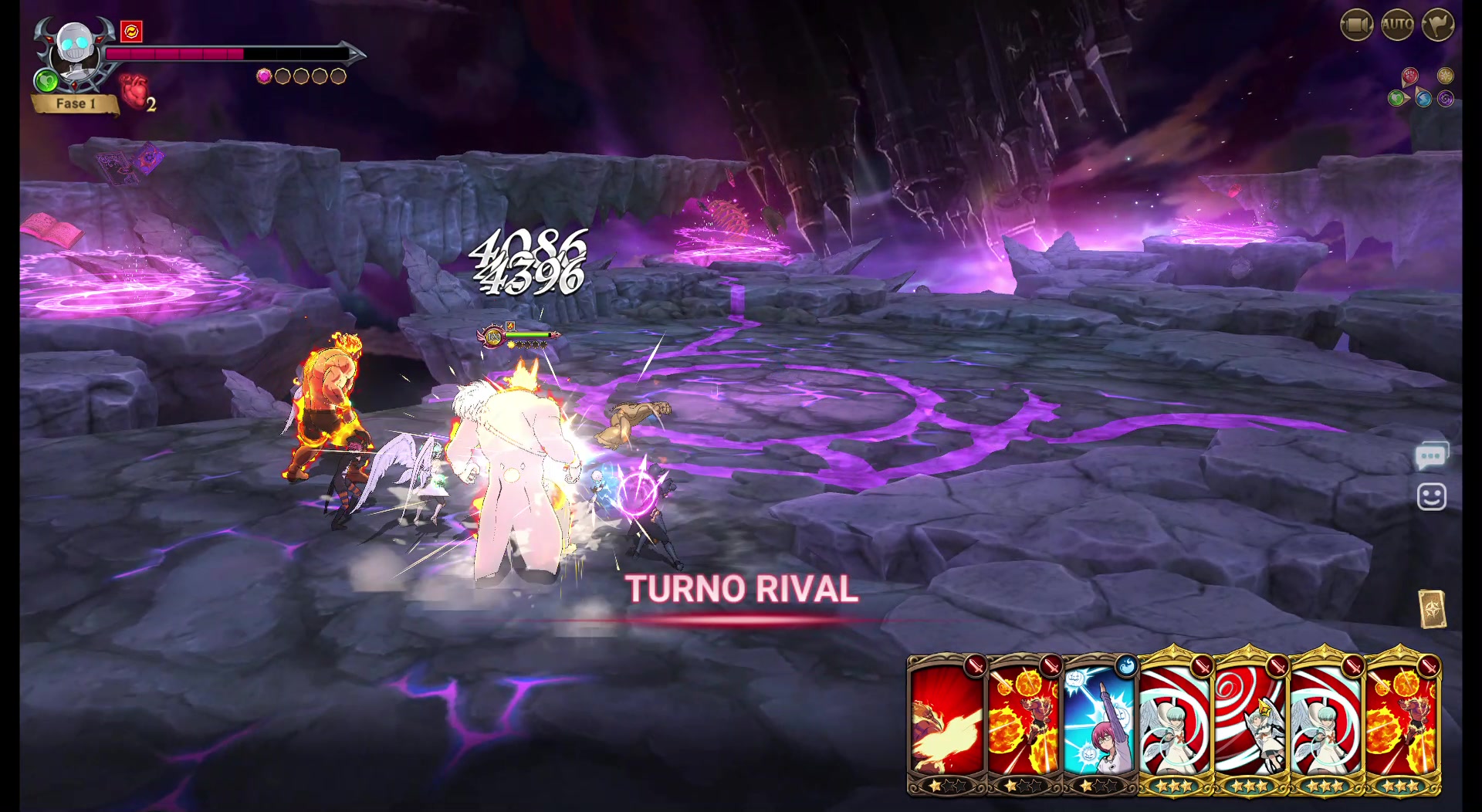
Task: Open the emoji stamp icon
Action: pyautogui.click(x=1432, y=496)
